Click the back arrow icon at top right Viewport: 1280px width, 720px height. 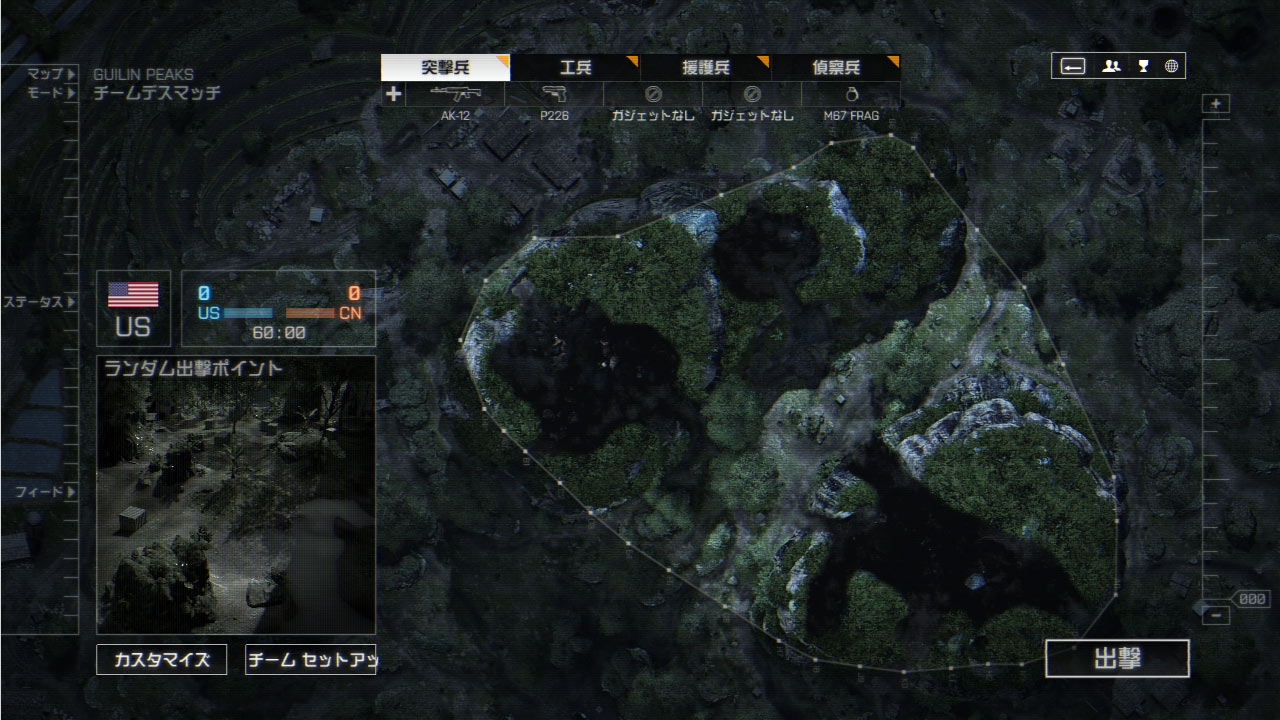(x=1073, y=66)
